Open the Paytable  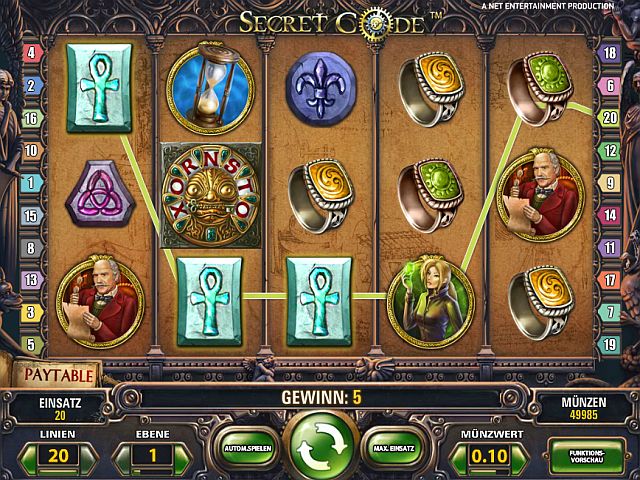[58, 376]
